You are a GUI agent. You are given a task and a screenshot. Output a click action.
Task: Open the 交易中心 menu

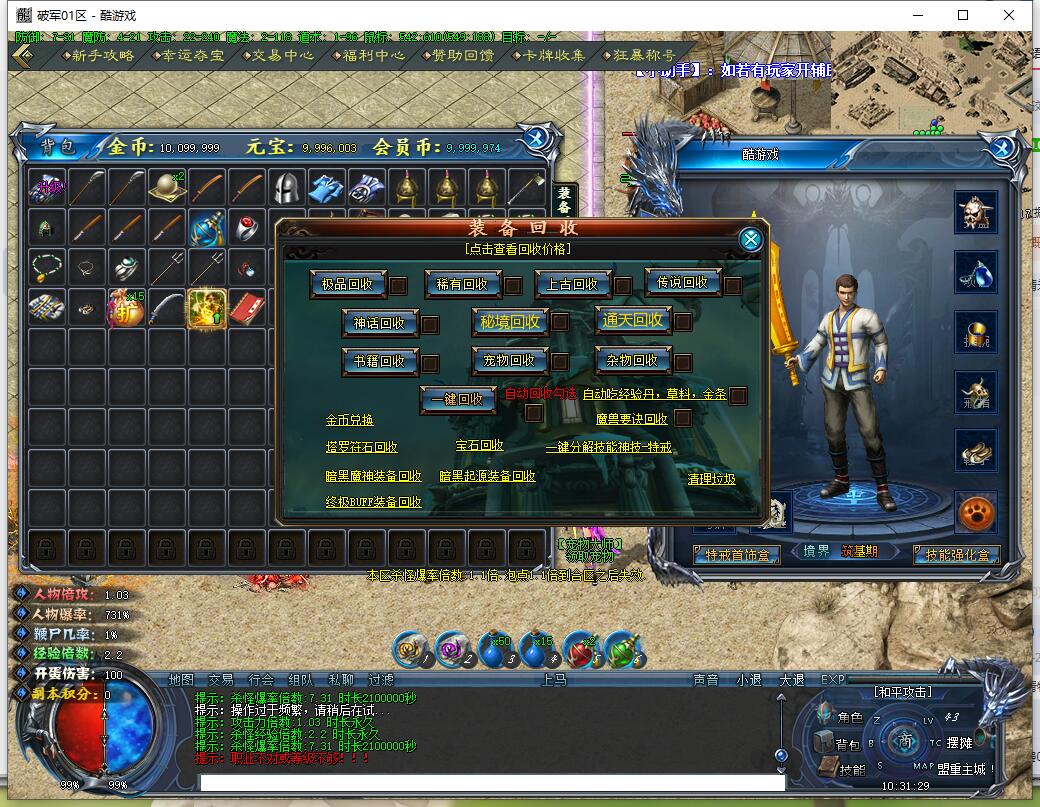(x=282, y=56)
